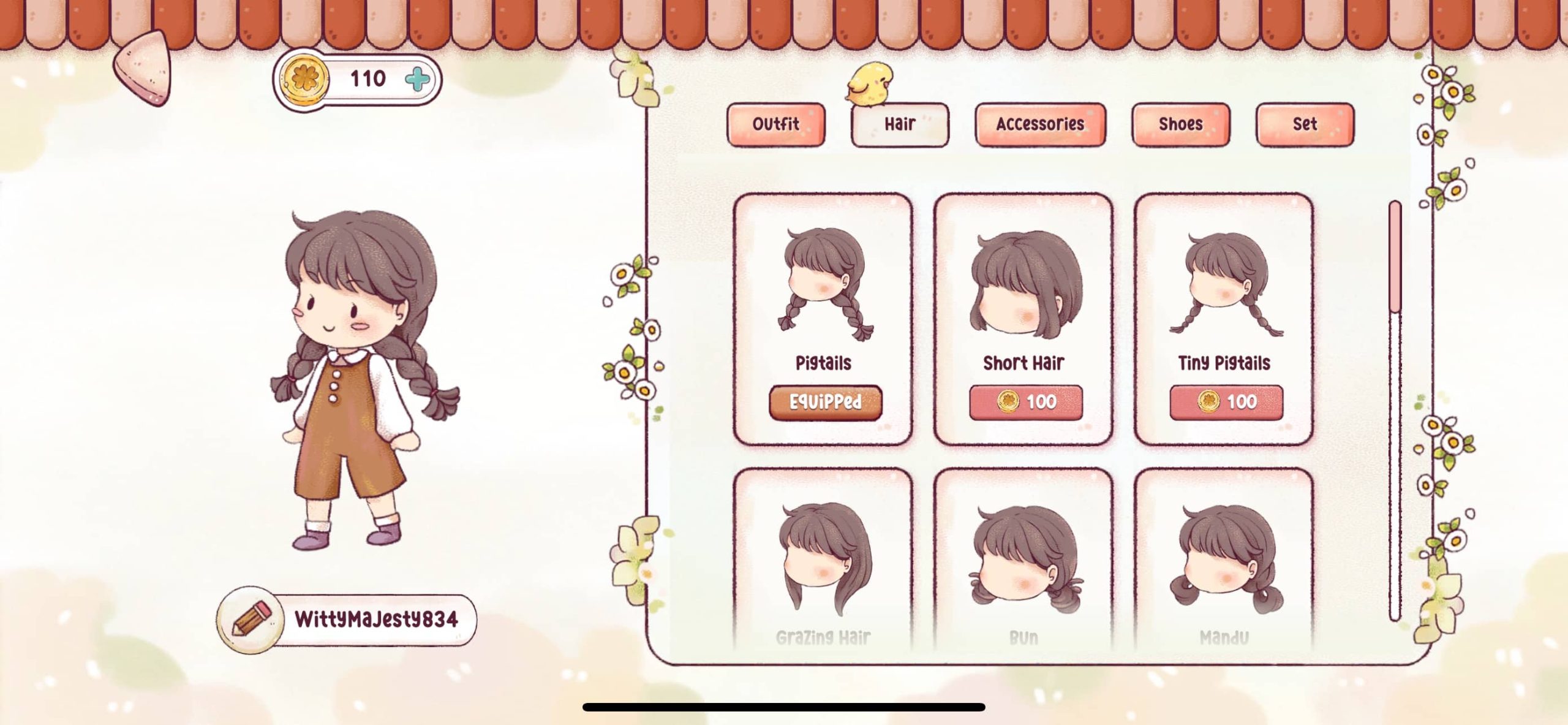
Task: Select the Hair category tab
Action: click(899, 124)
